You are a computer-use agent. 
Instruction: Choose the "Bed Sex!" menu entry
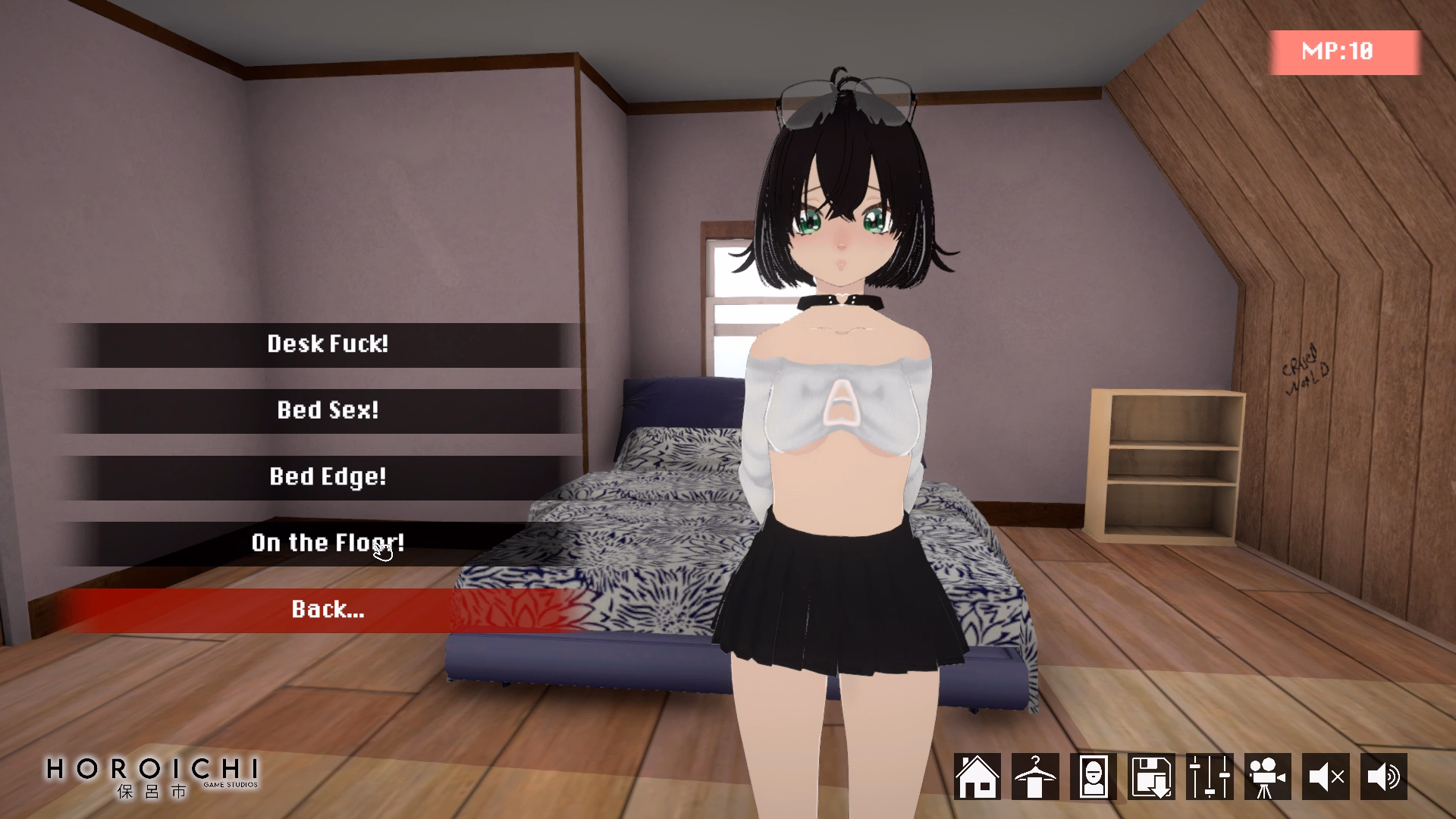coord(328,410)
